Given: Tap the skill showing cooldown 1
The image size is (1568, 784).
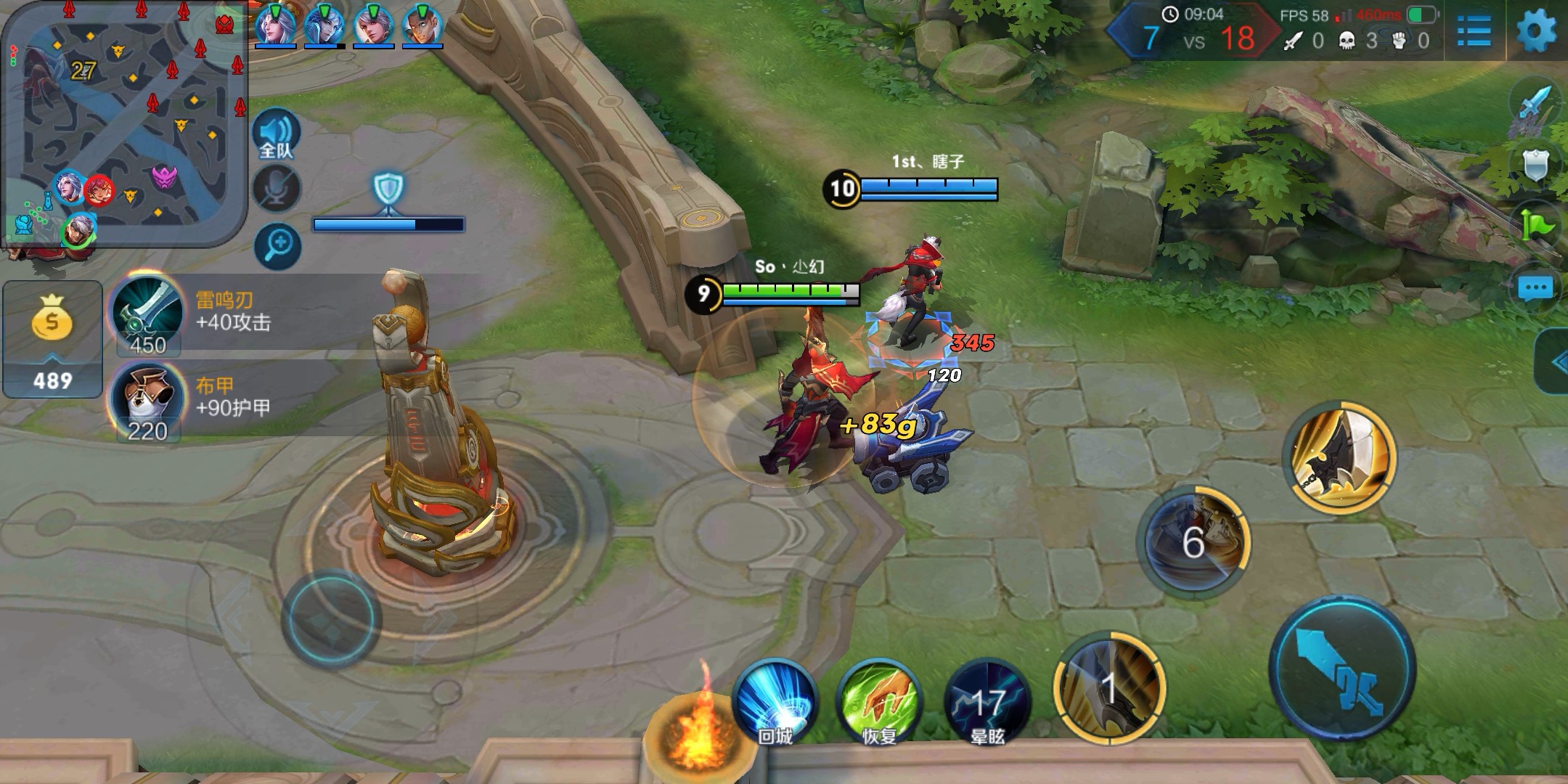Looking at the screenshot, I should pos(1108,687).
